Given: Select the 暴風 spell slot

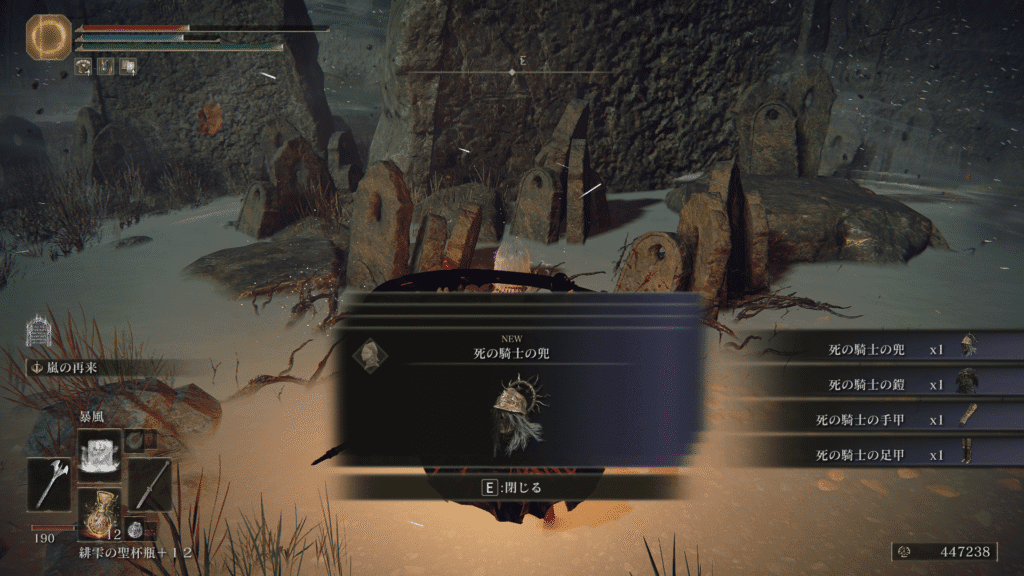Looking at the screenshot, I should pos(100,452).
